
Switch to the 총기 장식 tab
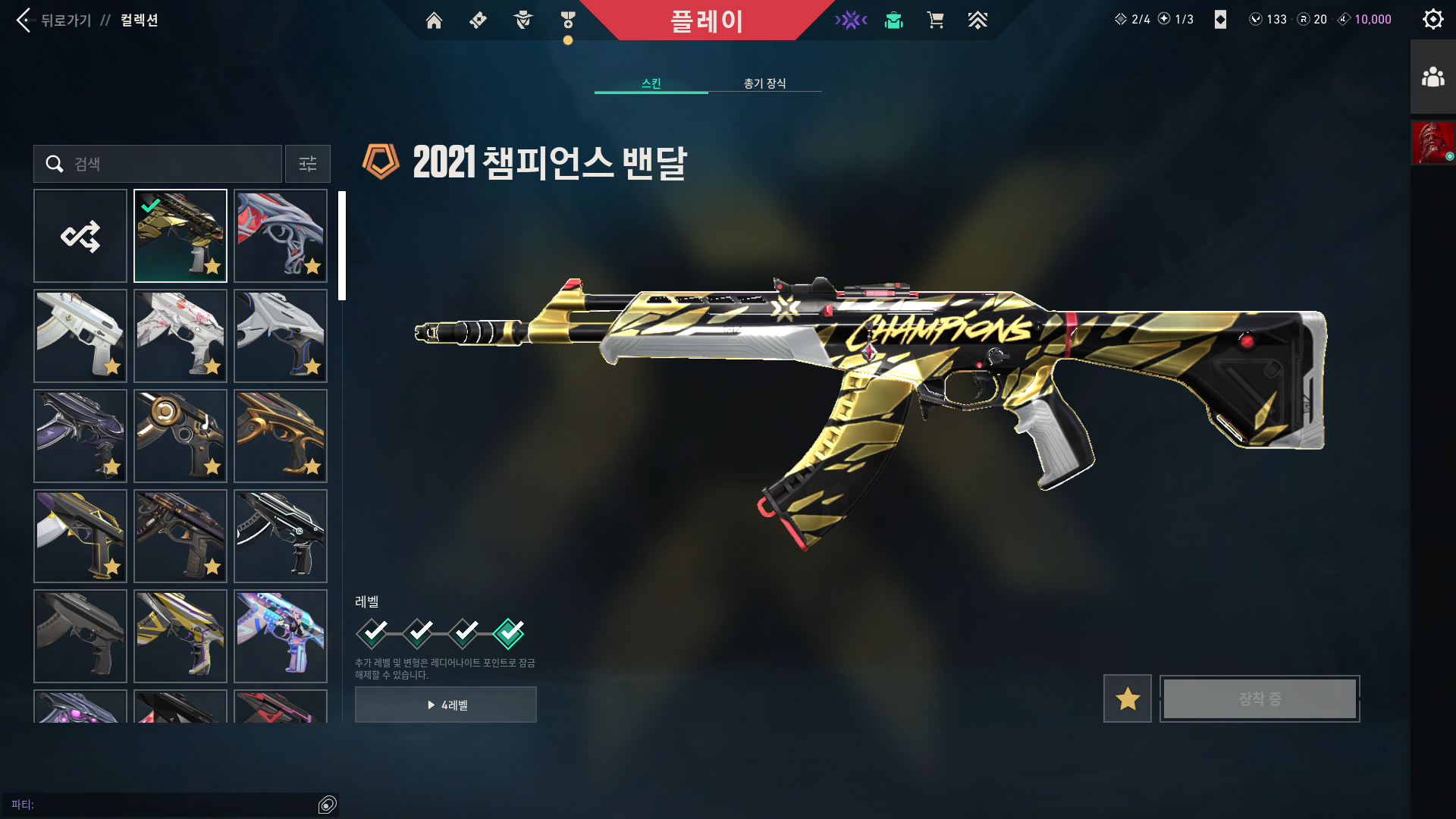click(x=764, y=83)
